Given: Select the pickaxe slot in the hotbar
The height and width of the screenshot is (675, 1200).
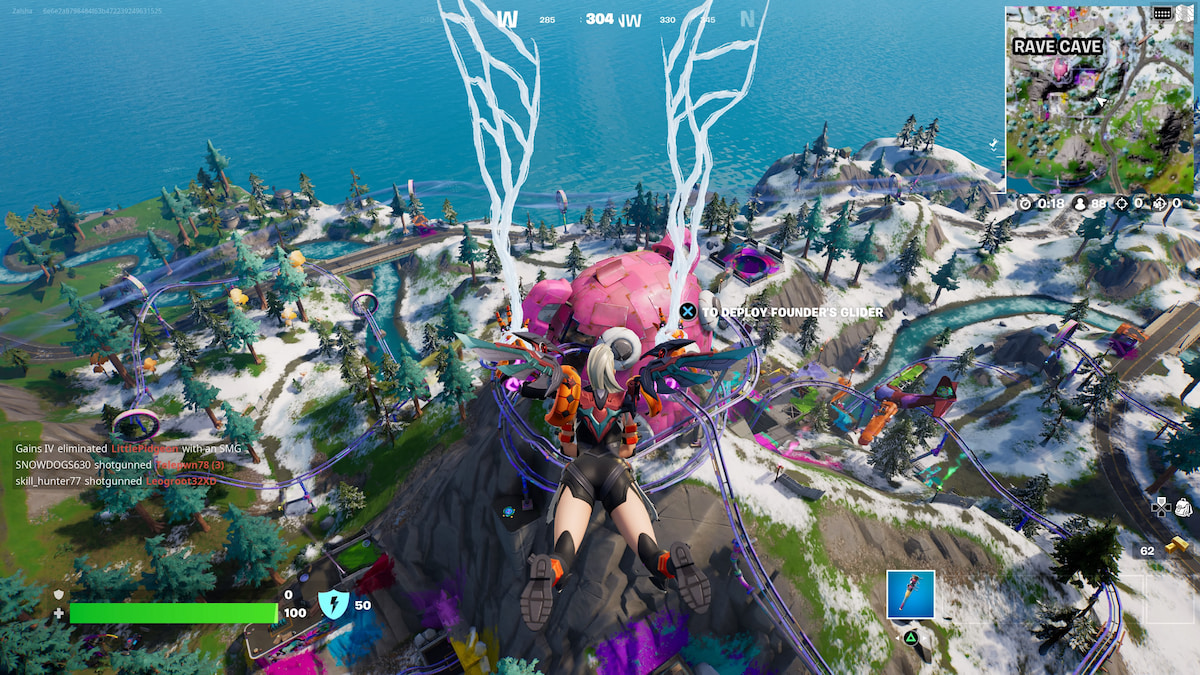Looking at the screenshot, I should [x=910, y=595].
